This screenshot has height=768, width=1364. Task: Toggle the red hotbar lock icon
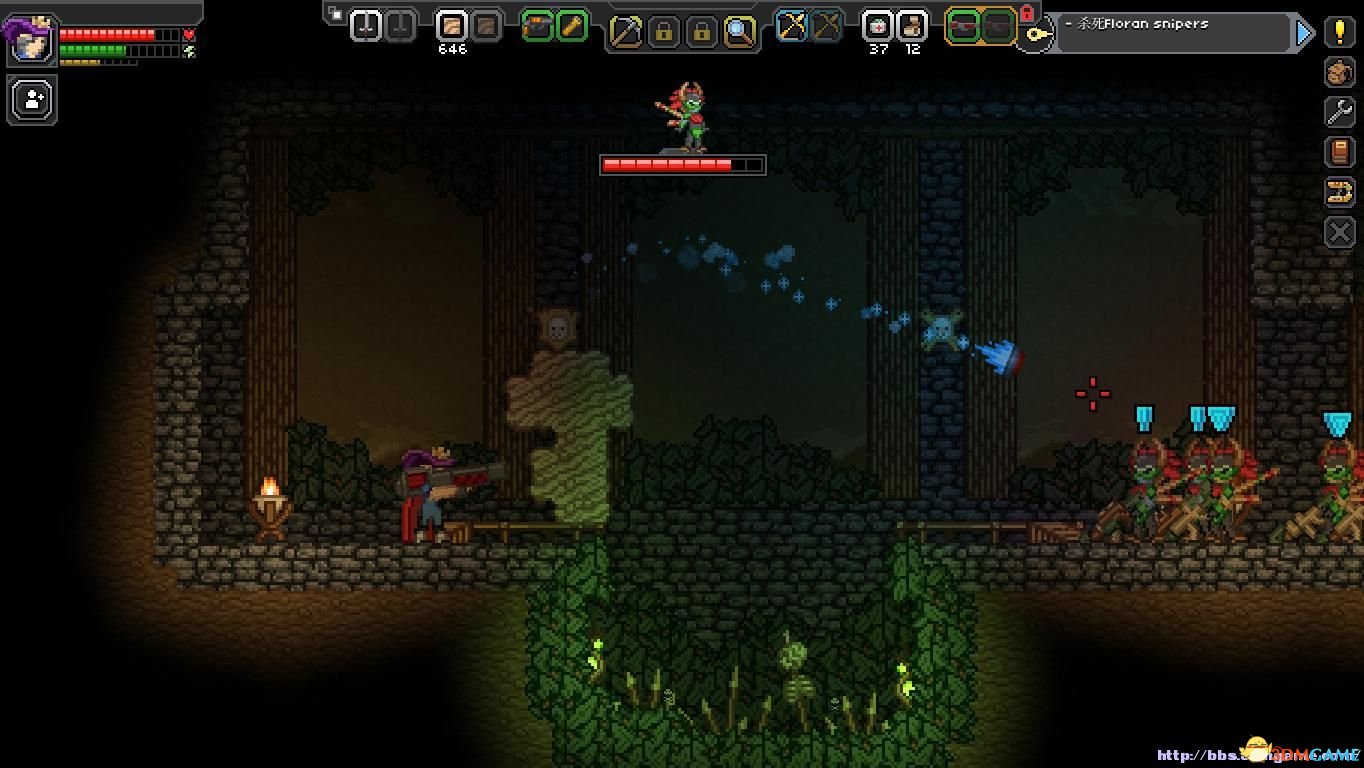point(1026,13)
